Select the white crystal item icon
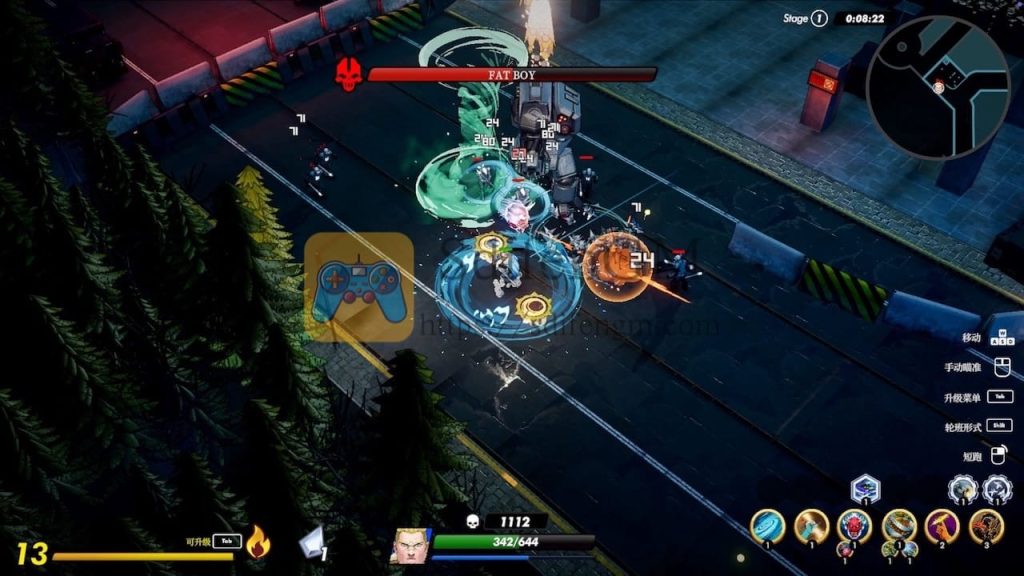This screenshot has height=576, width=1024. 312,541
